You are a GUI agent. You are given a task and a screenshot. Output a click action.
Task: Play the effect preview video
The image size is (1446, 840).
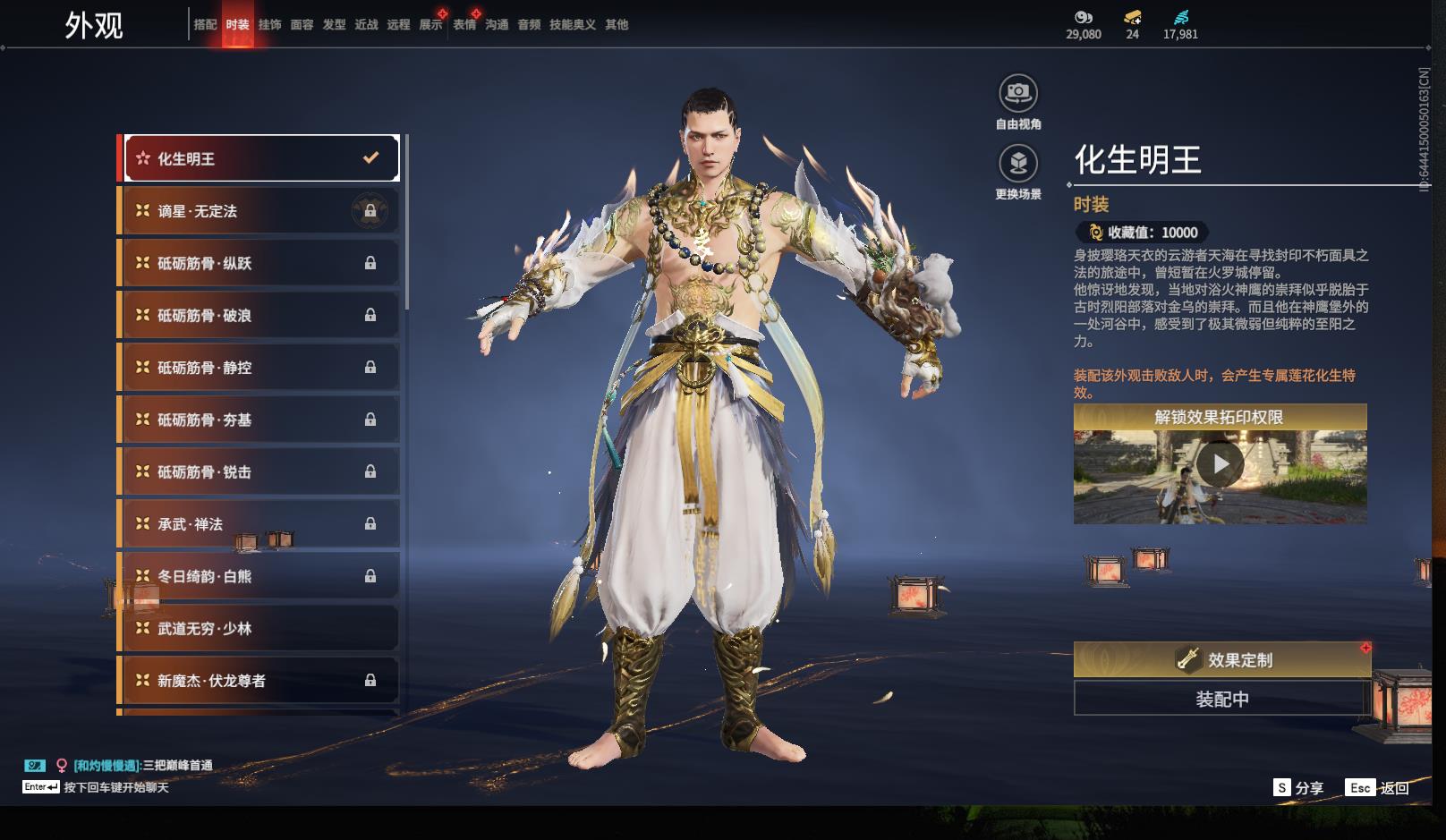[1220, 465]
